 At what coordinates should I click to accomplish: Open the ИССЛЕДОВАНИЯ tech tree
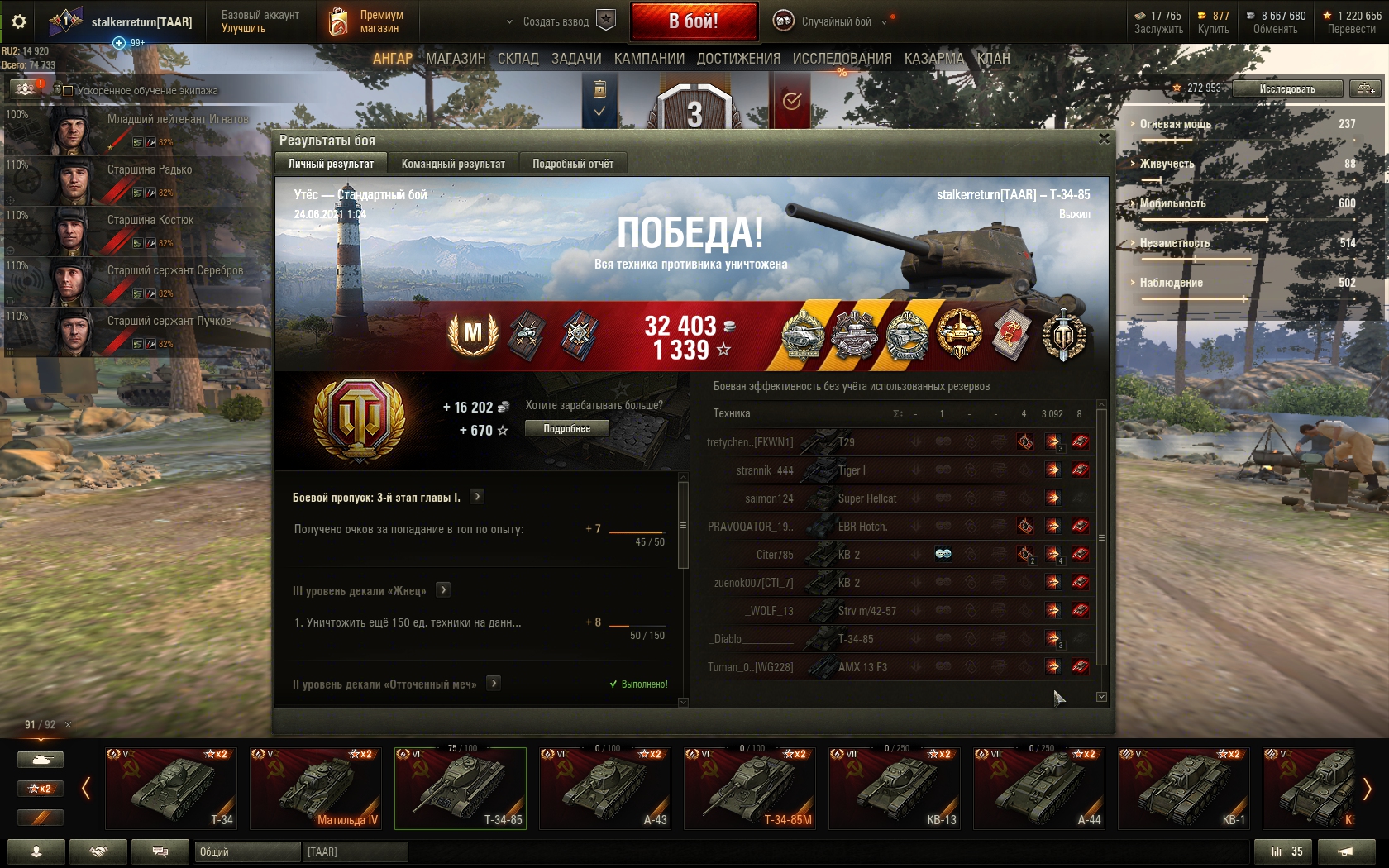(x=842, y=59)
